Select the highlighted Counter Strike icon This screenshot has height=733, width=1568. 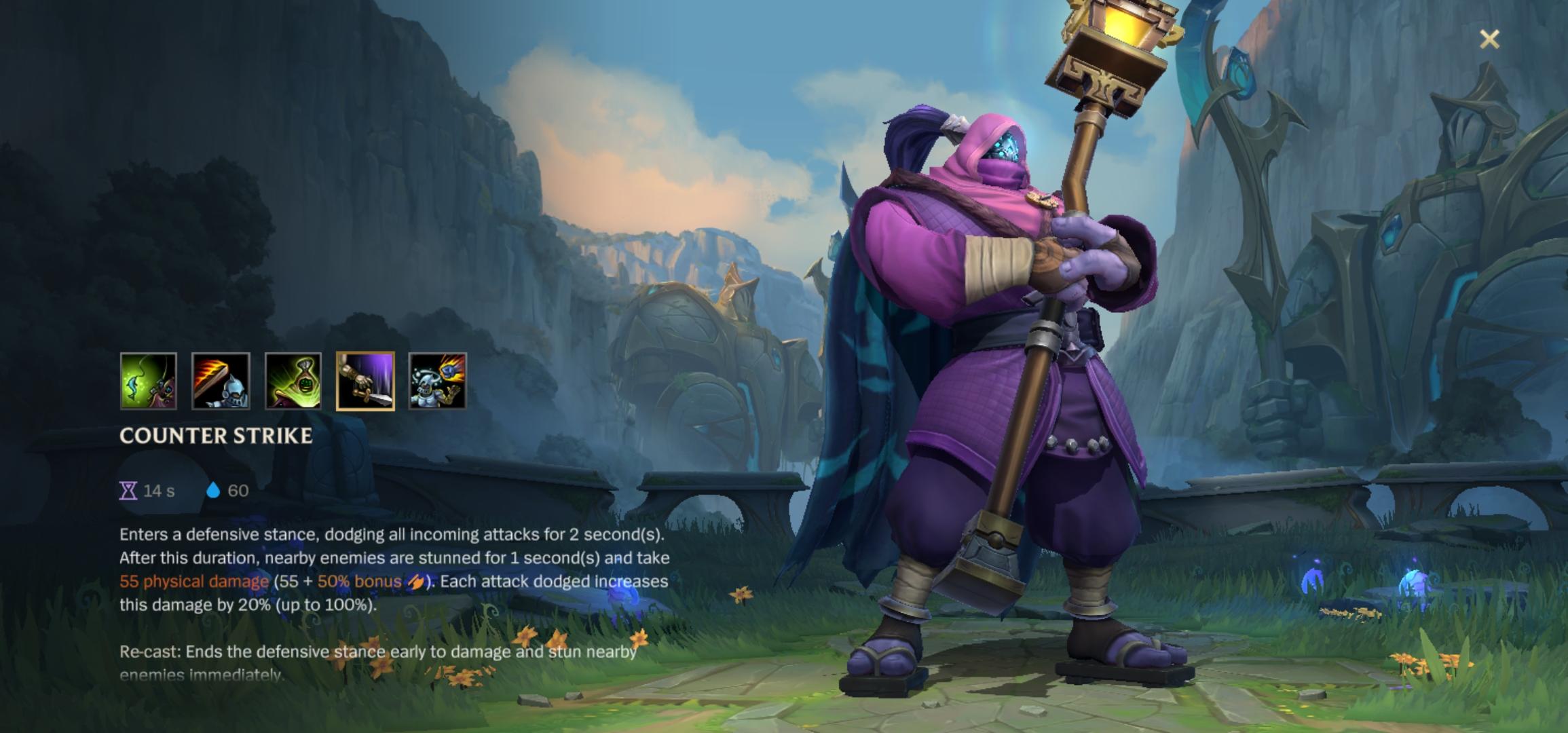[x=365, y=381]
